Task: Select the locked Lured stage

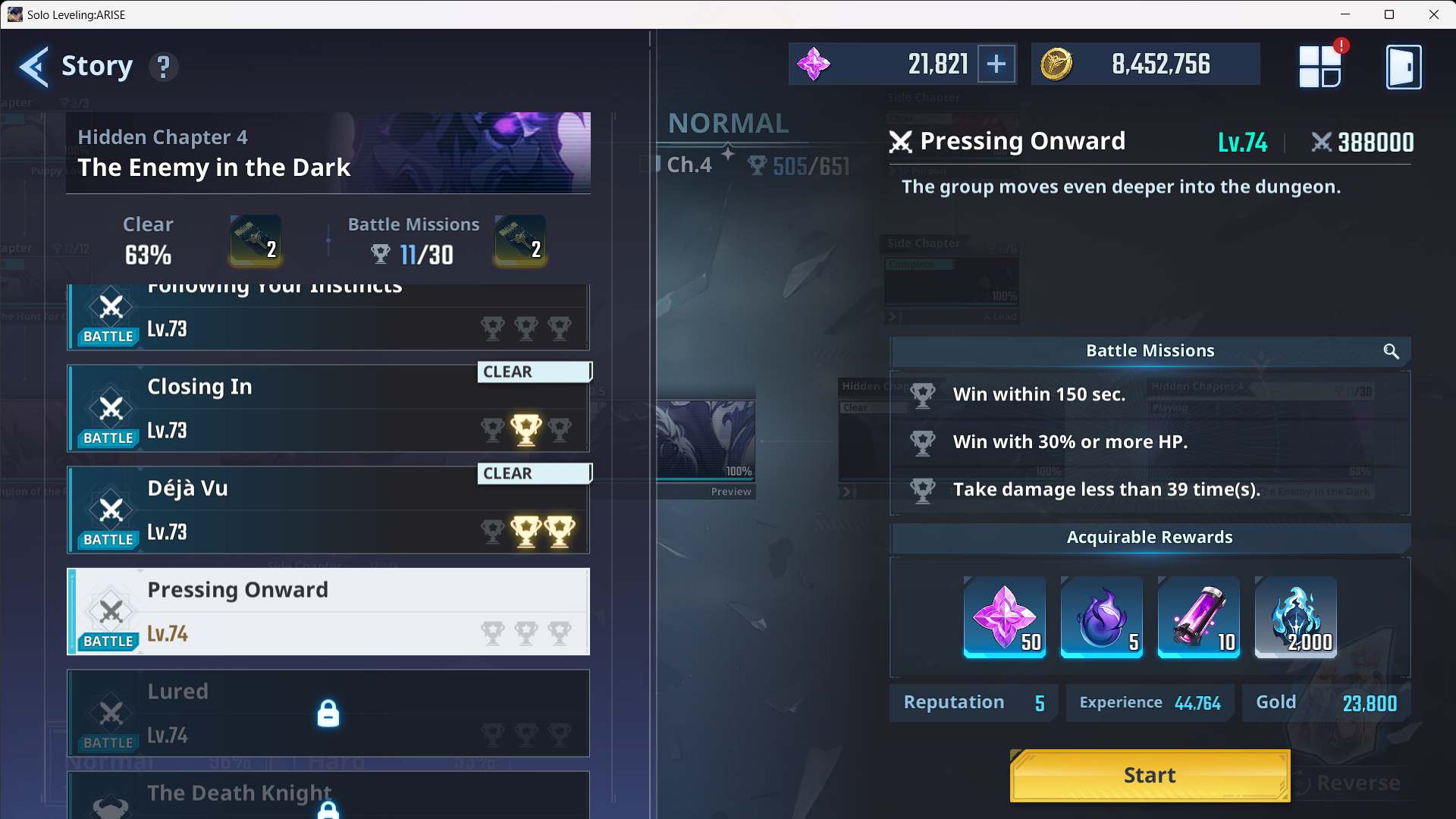Action: (328, 714)
